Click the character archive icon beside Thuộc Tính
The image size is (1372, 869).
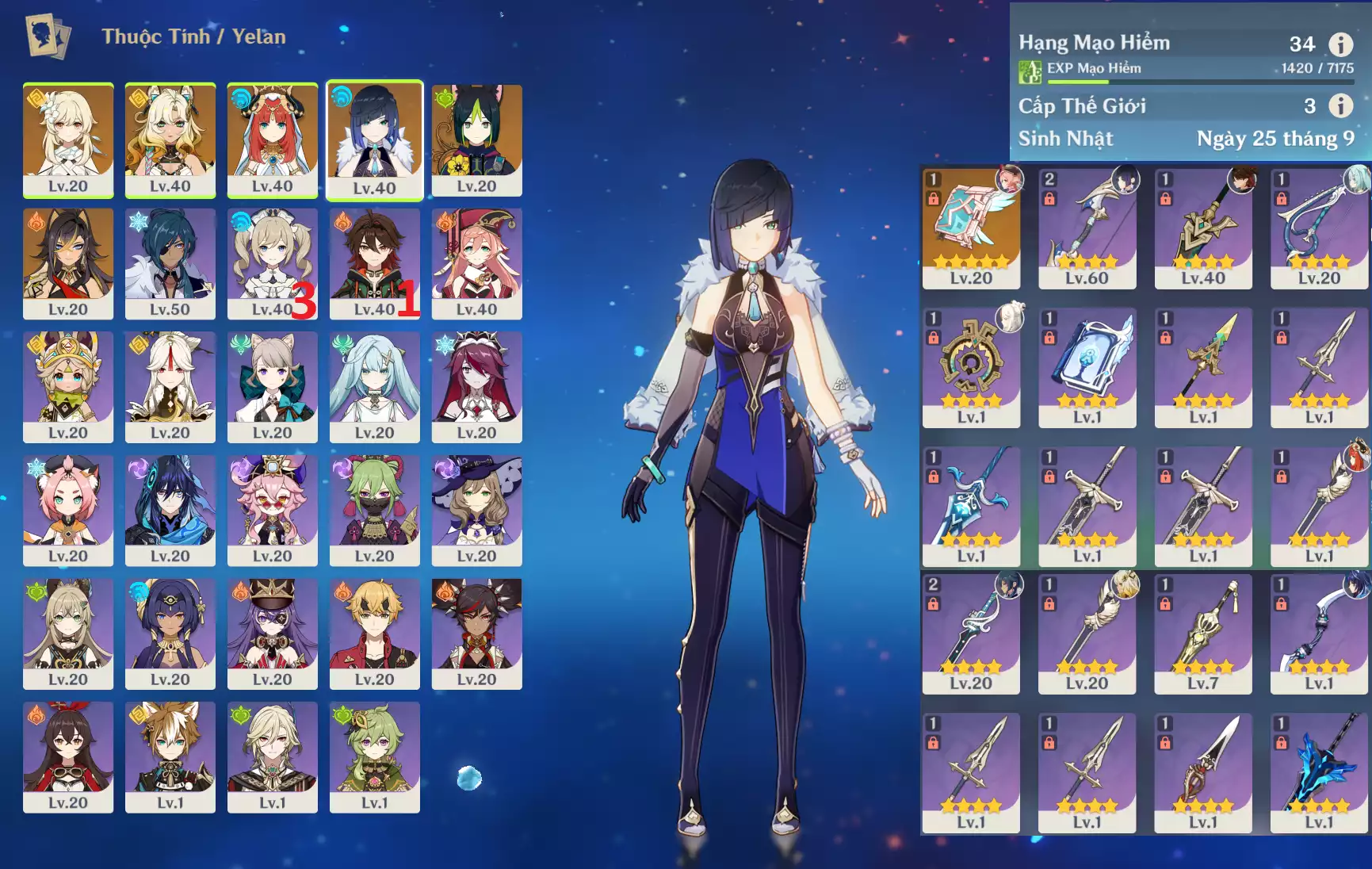pyautogui.click(x=48, y=36)
